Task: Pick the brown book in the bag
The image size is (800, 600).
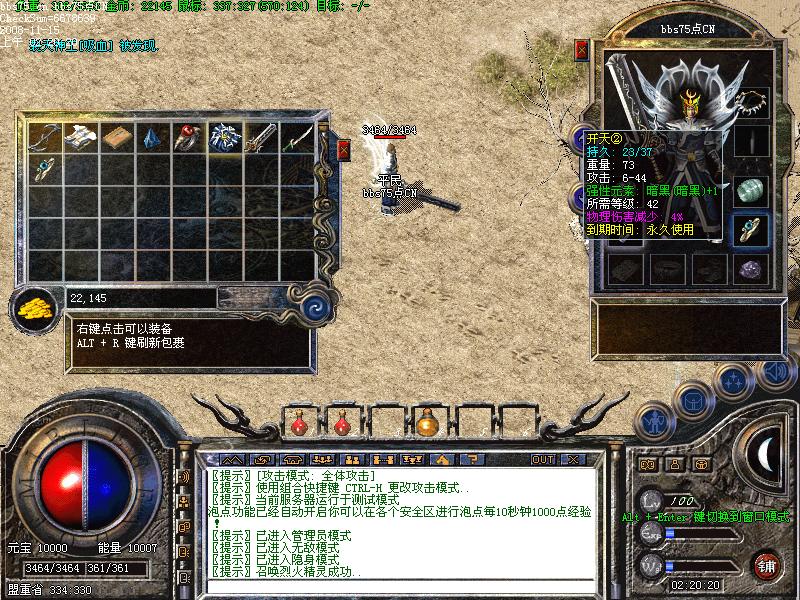Action: 116,137
